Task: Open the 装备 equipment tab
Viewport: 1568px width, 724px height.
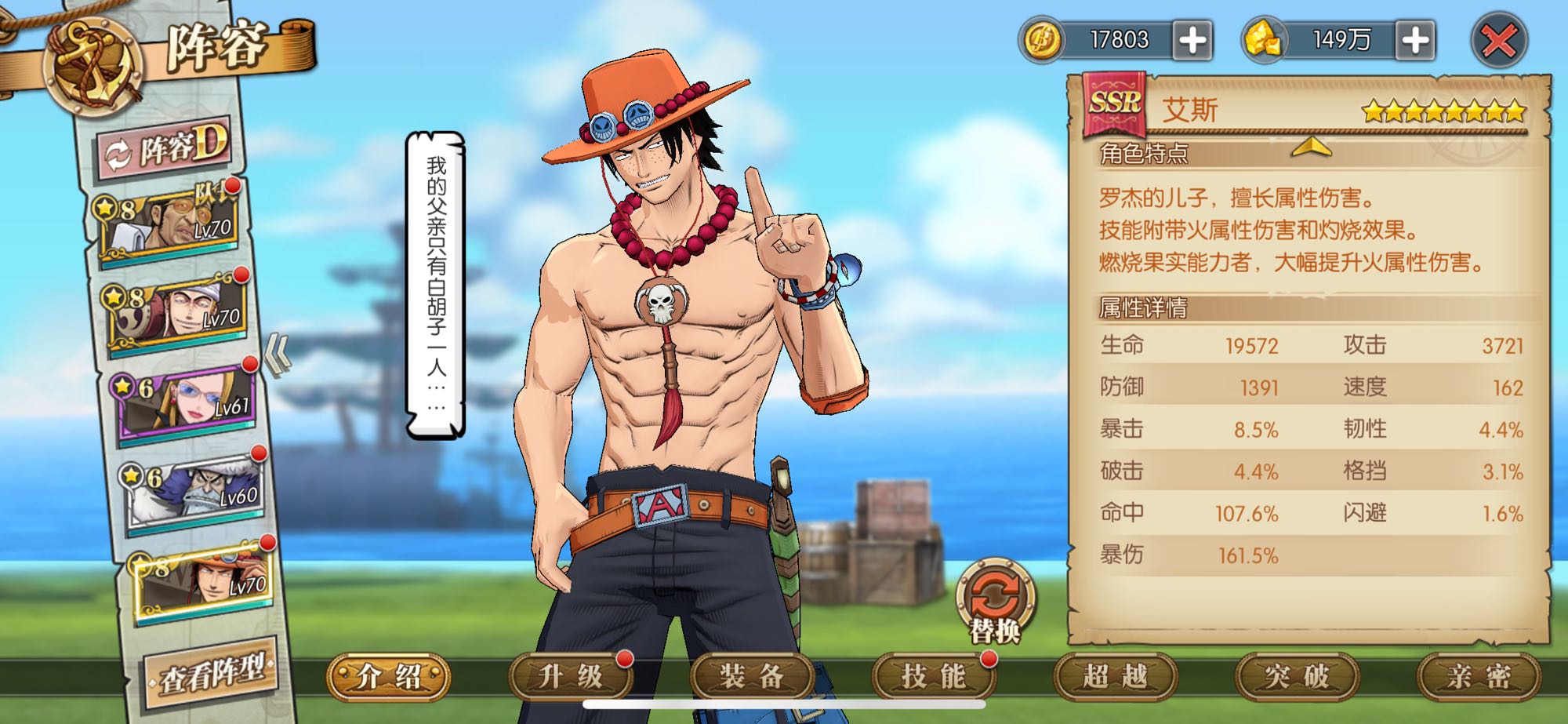Action: click(x=752, y=676)
